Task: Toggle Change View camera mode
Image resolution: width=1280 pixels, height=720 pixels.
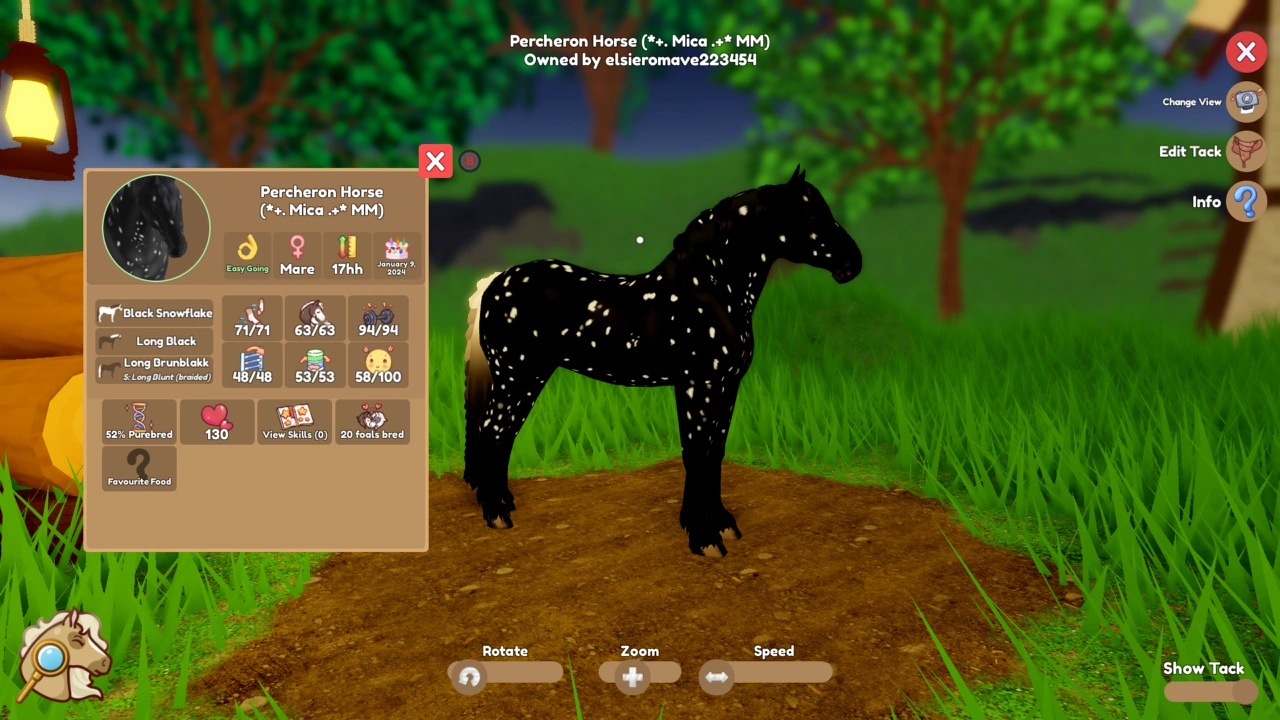Action: [x=1246, y=101]
